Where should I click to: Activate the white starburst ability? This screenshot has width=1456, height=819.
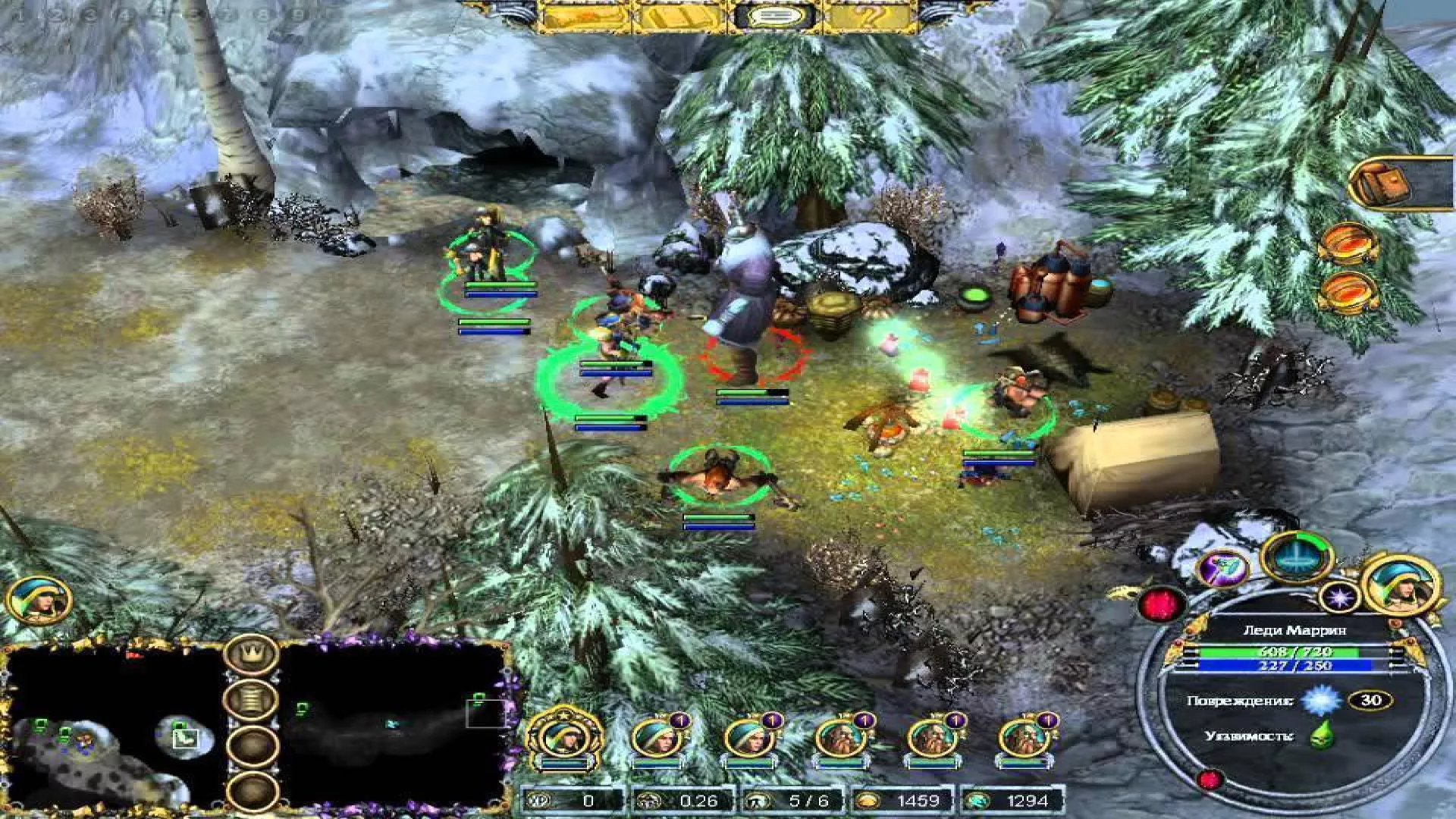1339,598
